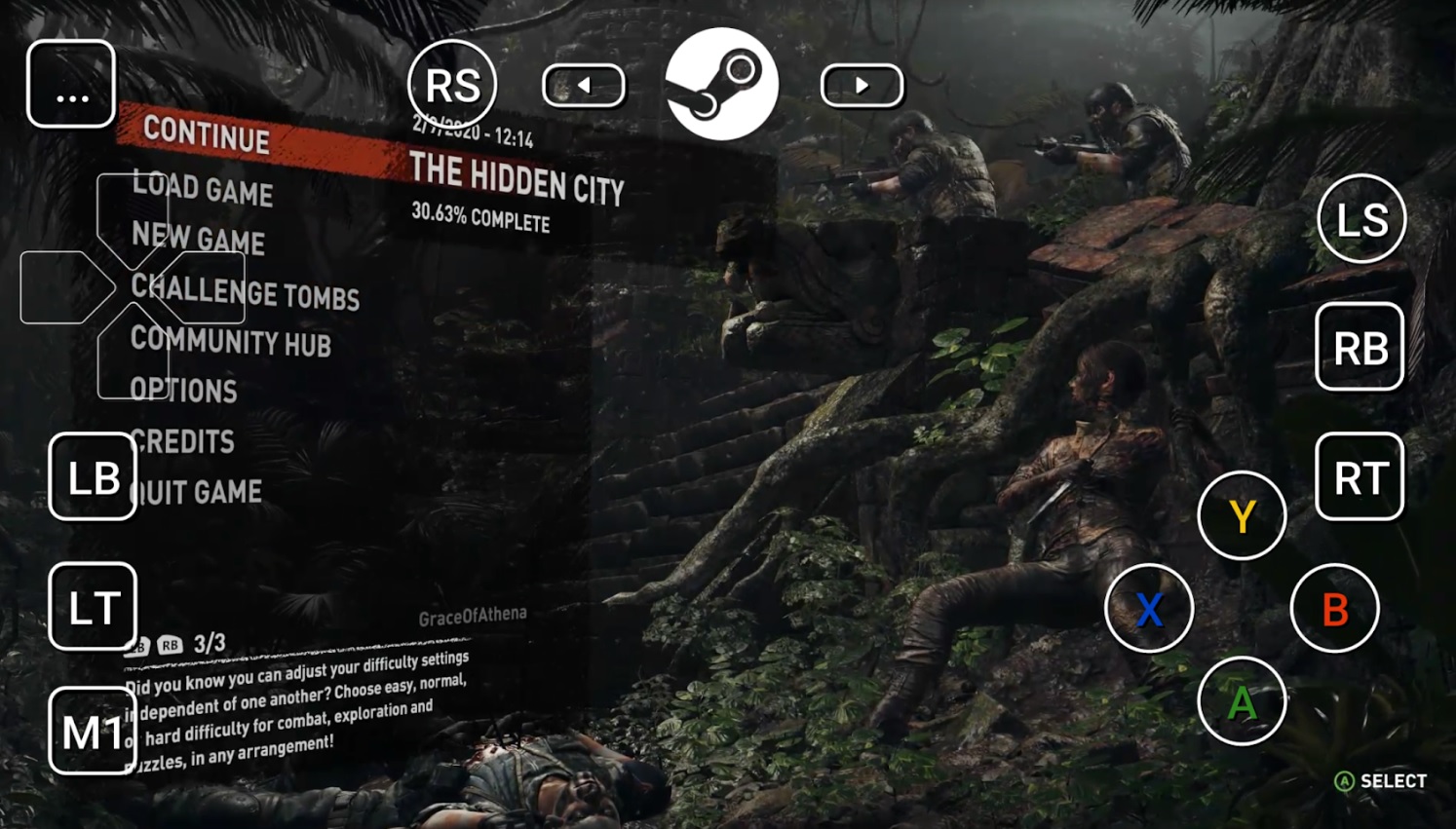Click the GraceOfAthena username text

tap(472, 614)
